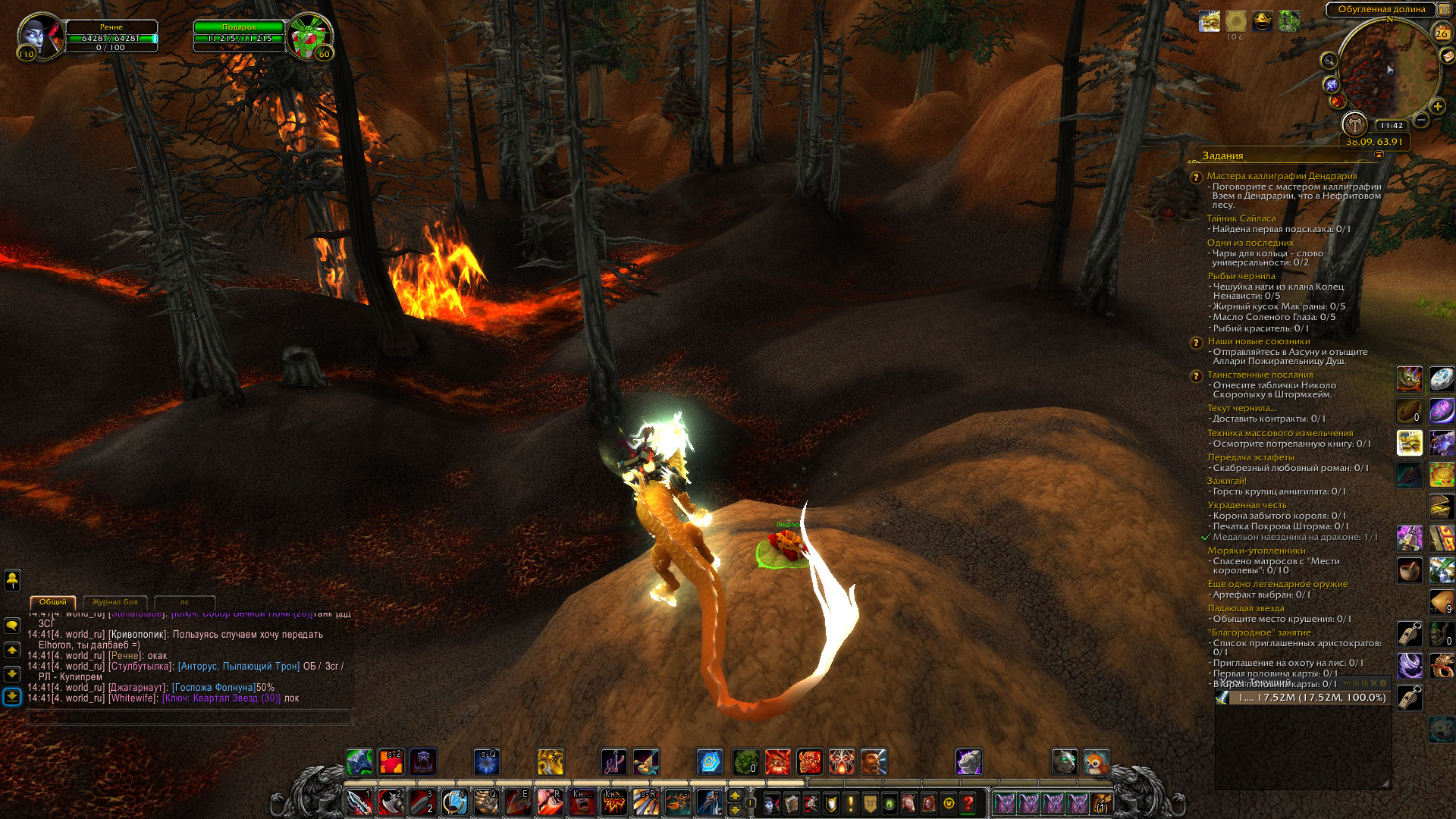This screenshot has width=1456, height=819.
Task: Open the лс whisper chat tab
Action: 184,602
